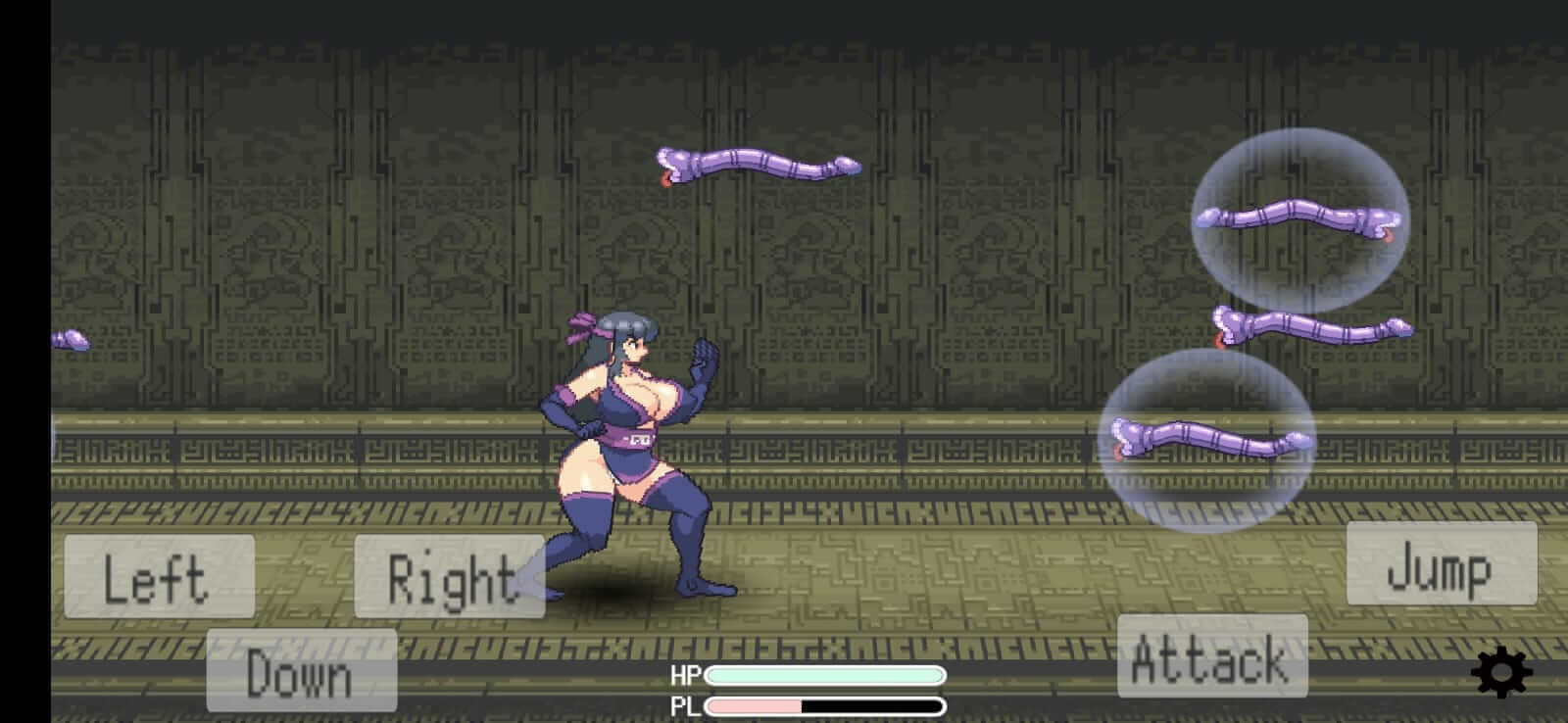1568x723 pixels.
Task: Tap the Attack button
Action: click(1210, 657)
